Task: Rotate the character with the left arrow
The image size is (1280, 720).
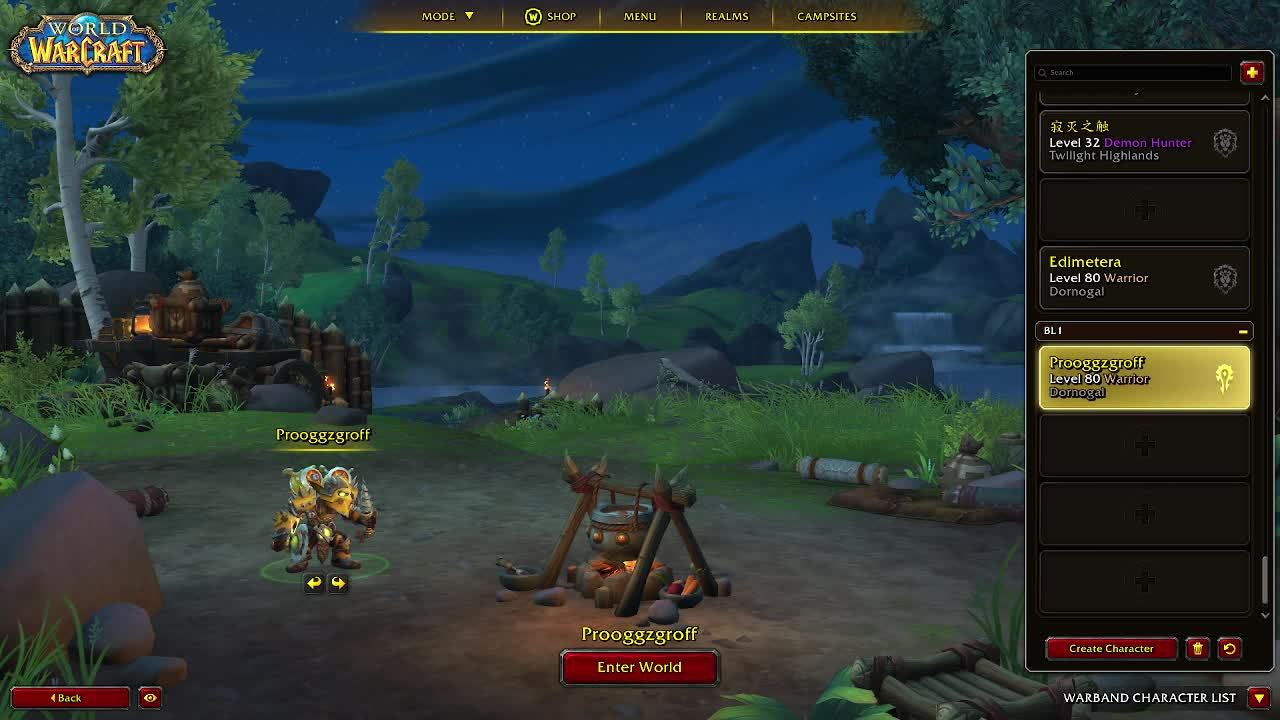Action: [314, 583]
